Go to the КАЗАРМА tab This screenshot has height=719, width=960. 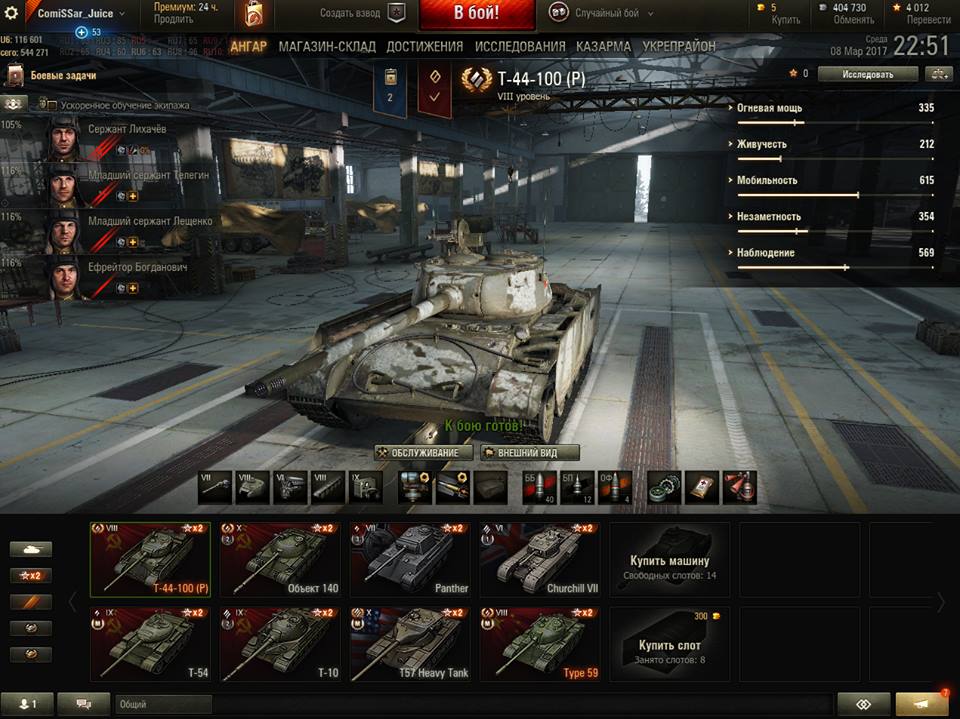603,46
